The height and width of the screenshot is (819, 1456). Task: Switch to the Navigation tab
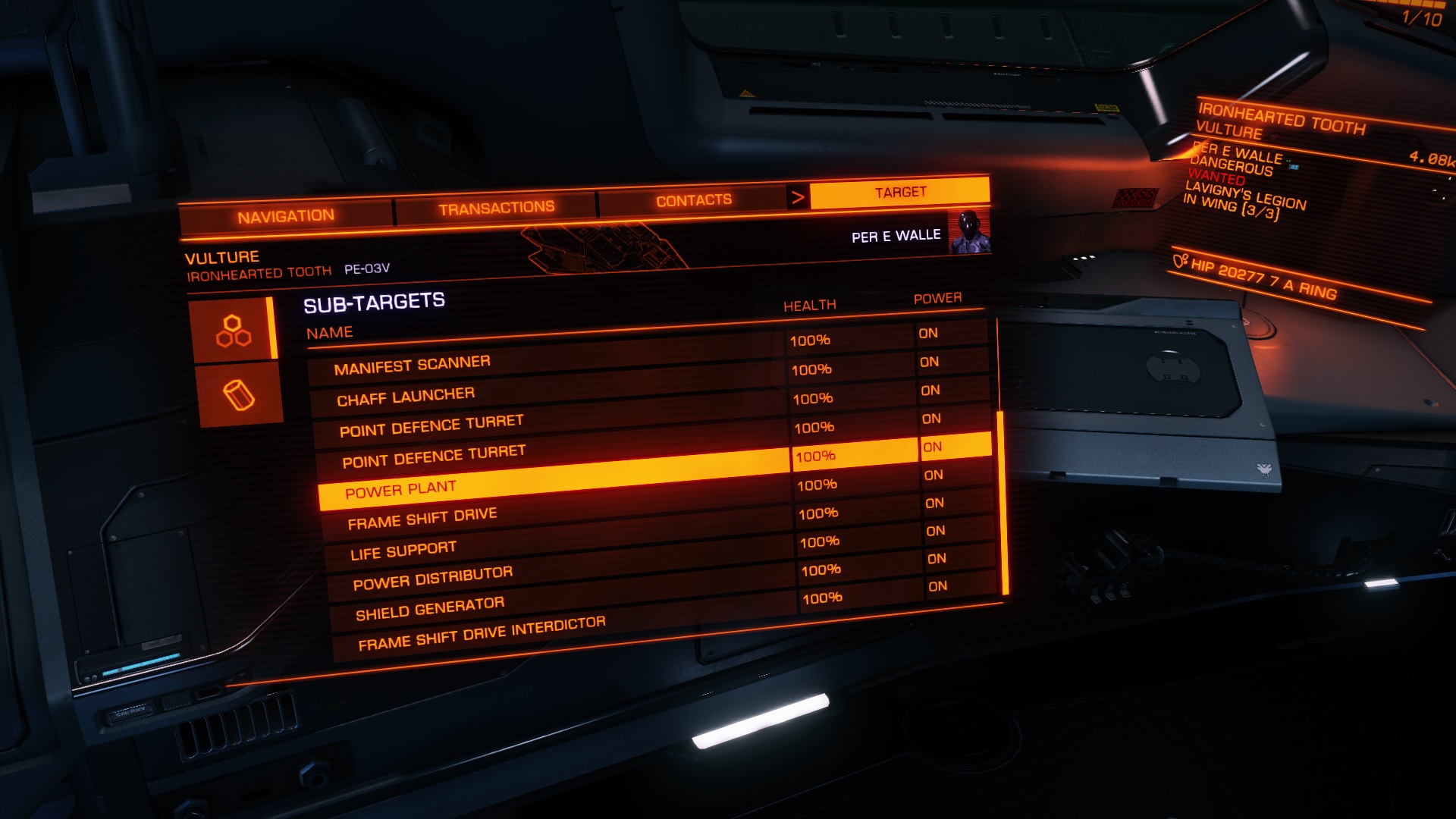(286, 217)
